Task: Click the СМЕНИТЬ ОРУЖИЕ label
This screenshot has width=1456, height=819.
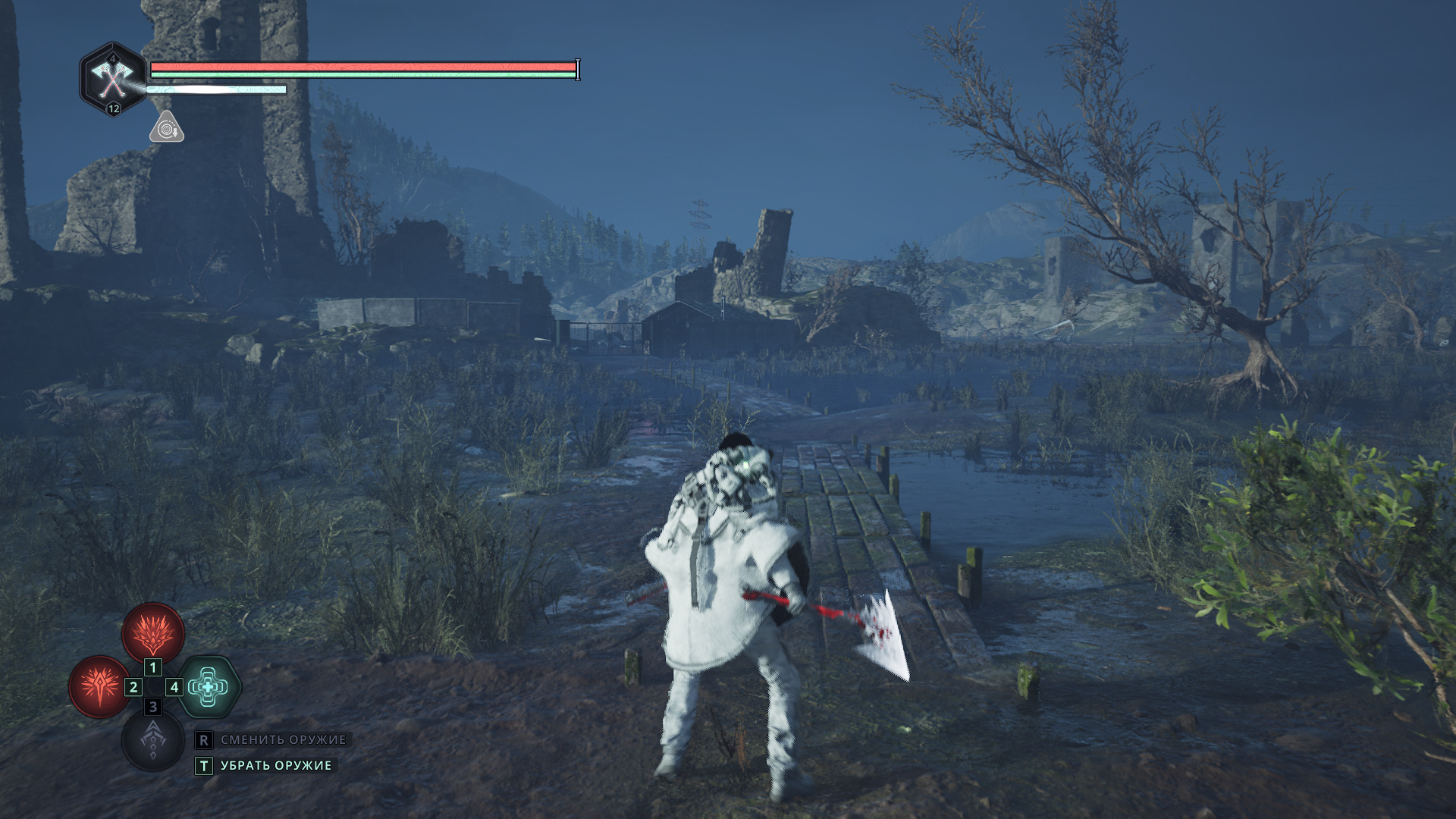Action: click(283, 739)
